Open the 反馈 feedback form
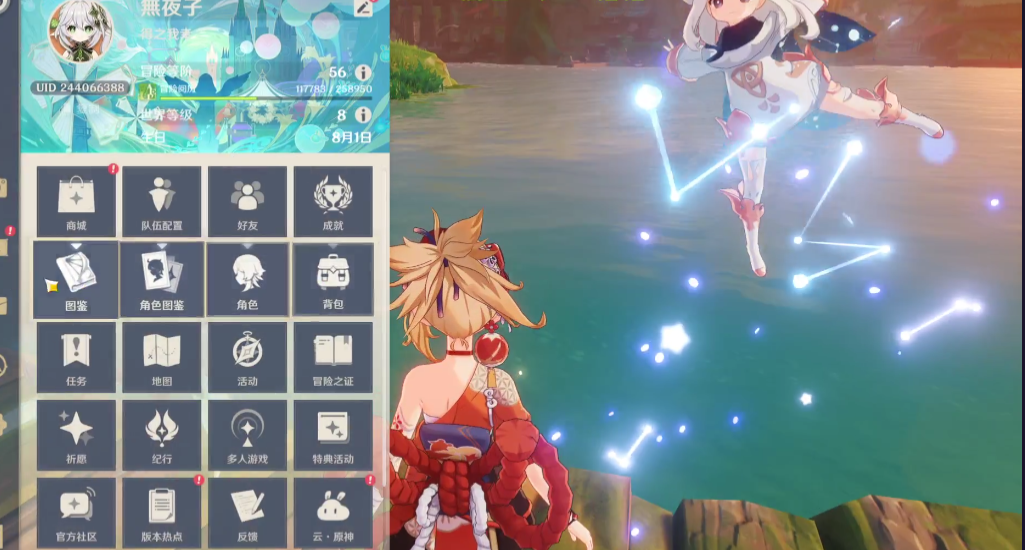Image resolution: width=1025 pixels, height=550 pixels. [x=248, y=511]
